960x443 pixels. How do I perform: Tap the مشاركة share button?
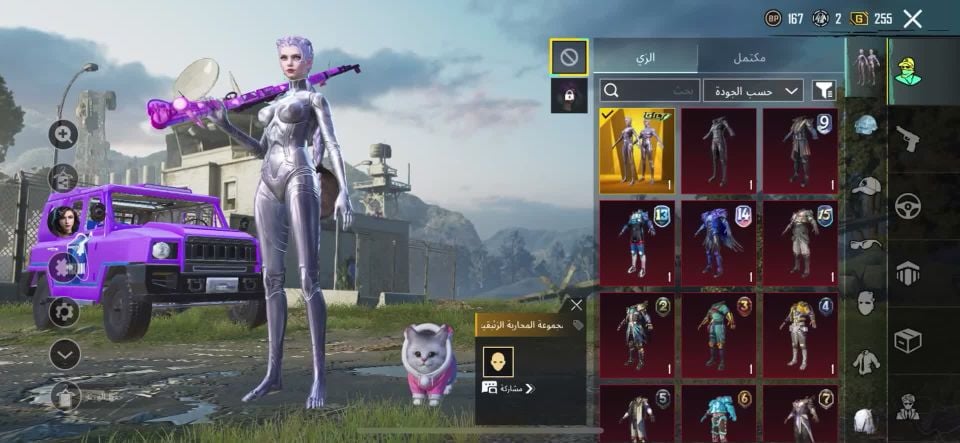tap(510, 388)
